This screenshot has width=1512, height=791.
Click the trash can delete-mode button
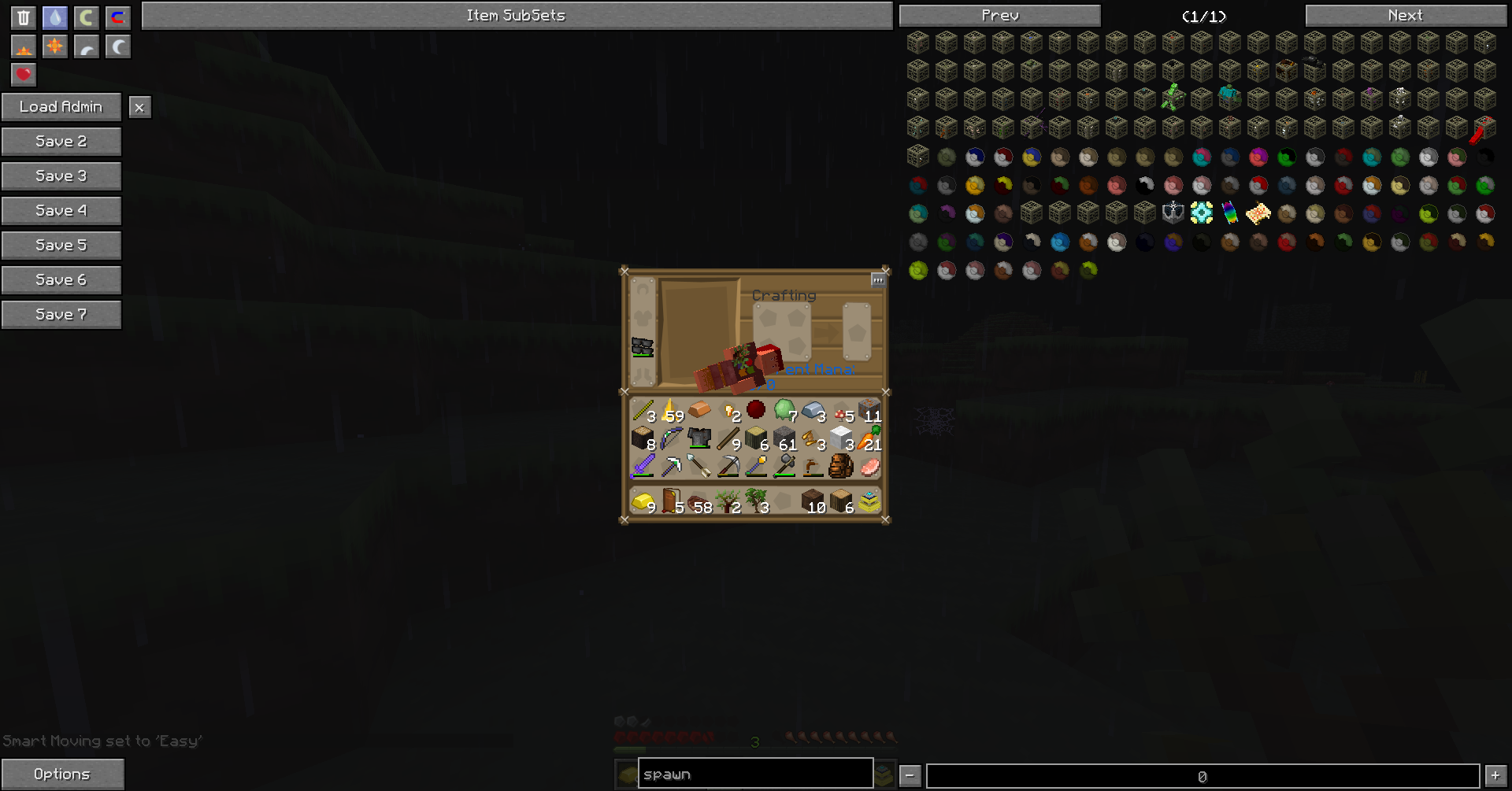pos(24,17)
